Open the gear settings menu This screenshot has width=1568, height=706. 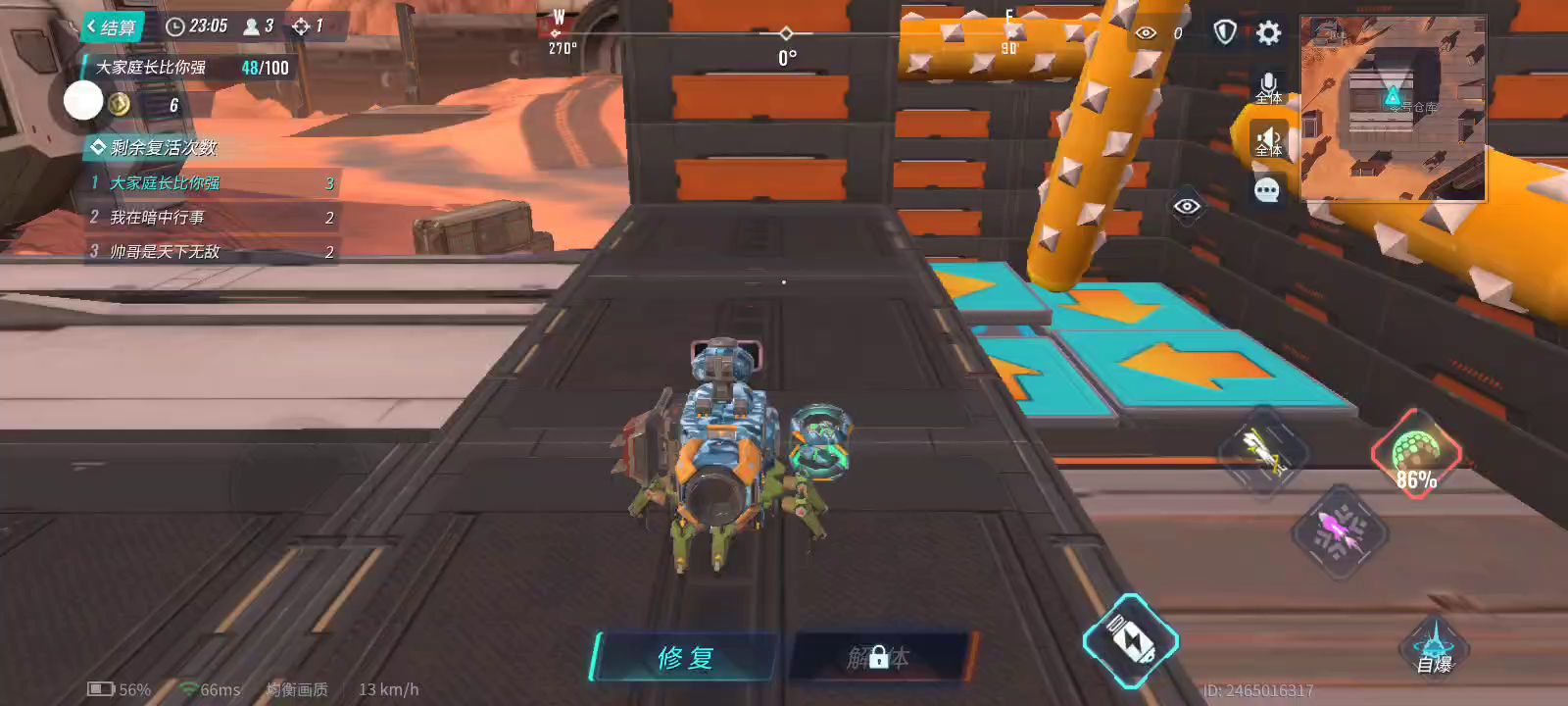coord(1268,33)
